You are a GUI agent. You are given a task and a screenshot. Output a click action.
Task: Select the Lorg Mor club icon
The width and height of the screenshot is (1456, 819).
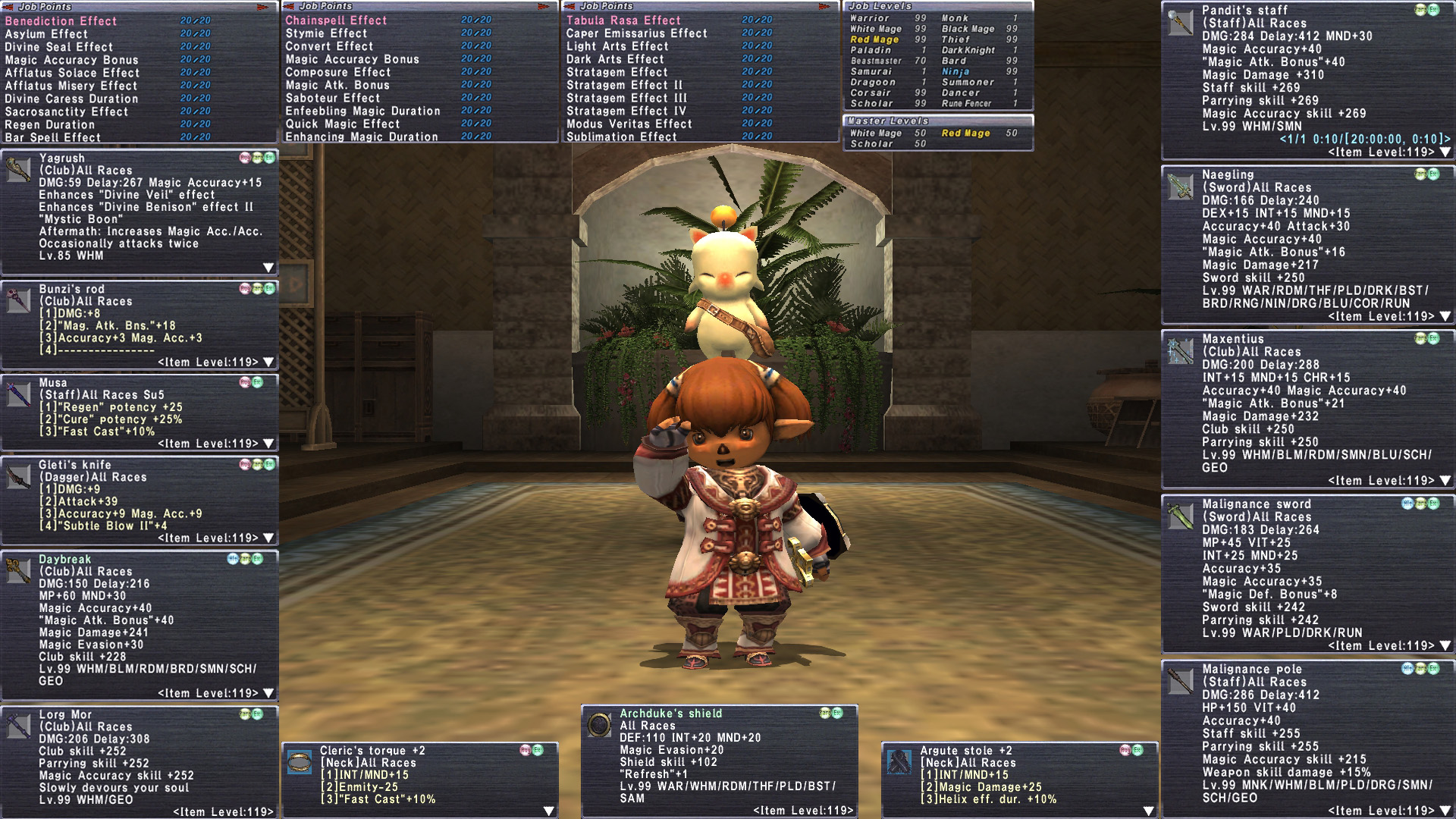coord(18,726)
